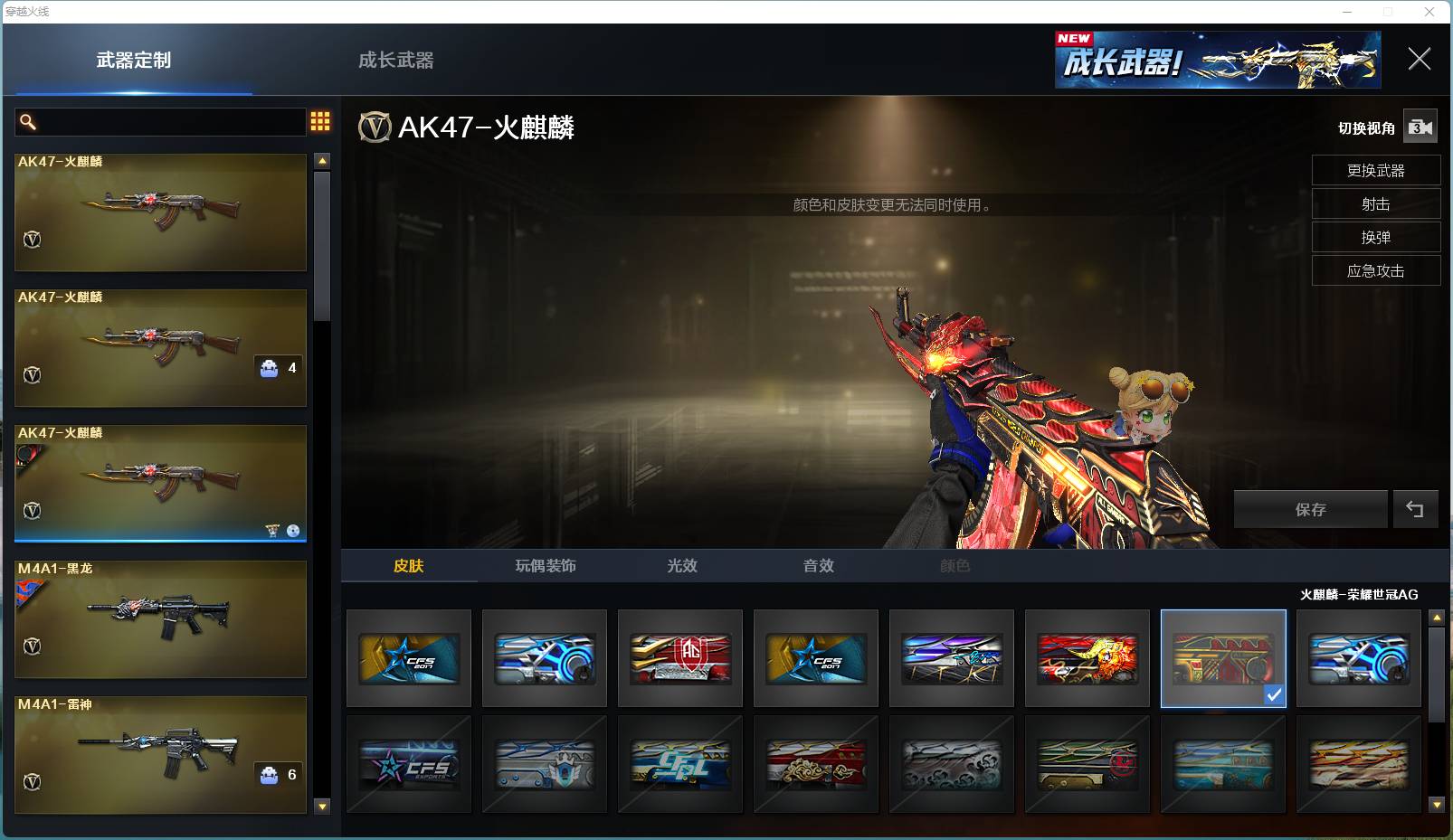The image size is (1453, 840).
Task: Click the 应急攻击 action button
Action: pos(1376,270)
